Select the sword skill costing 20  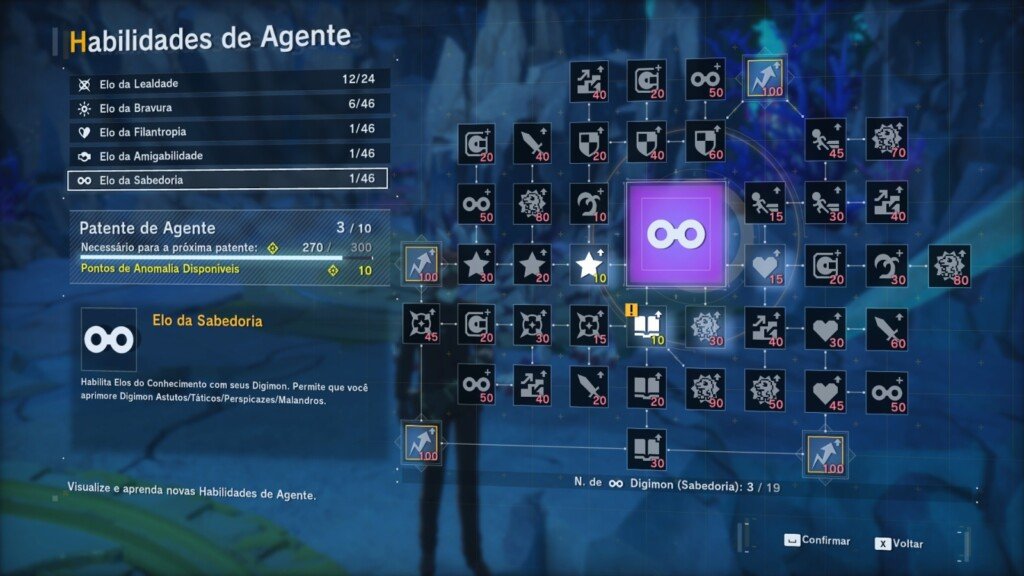pyautogui.click(x=588, y=386)
